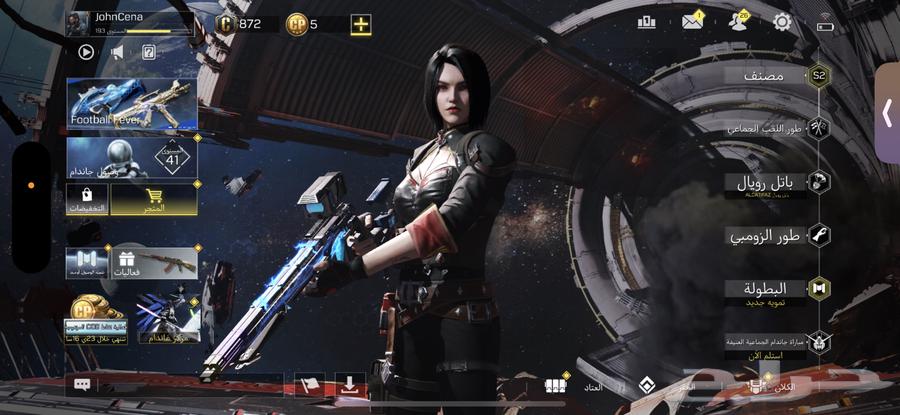Screen dimensions: 900x415
Task: Open the store with the shopping cart
Action: 153,198
